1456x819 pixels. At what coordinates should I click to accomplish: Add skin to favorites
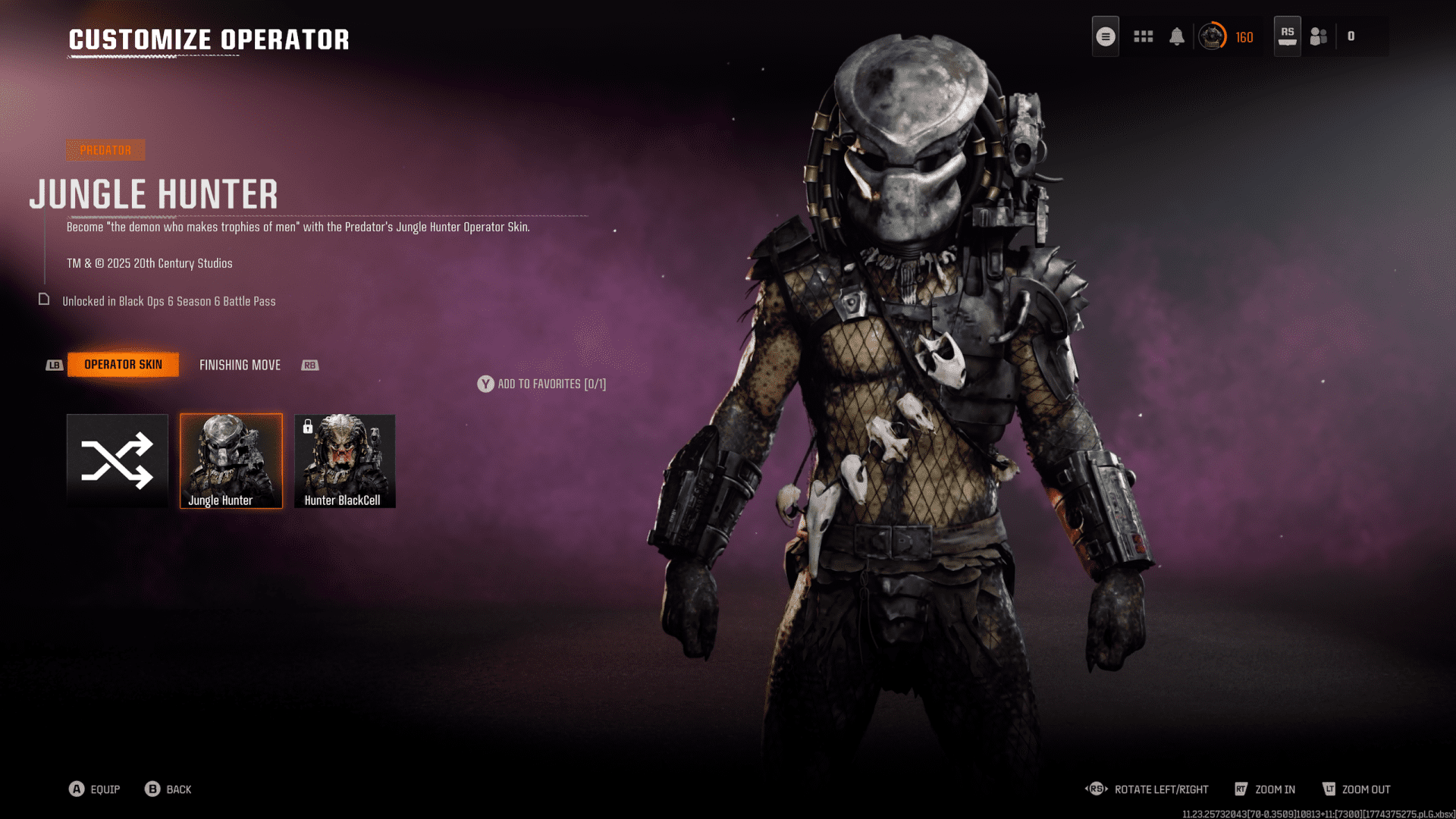[x=541, y=384]
